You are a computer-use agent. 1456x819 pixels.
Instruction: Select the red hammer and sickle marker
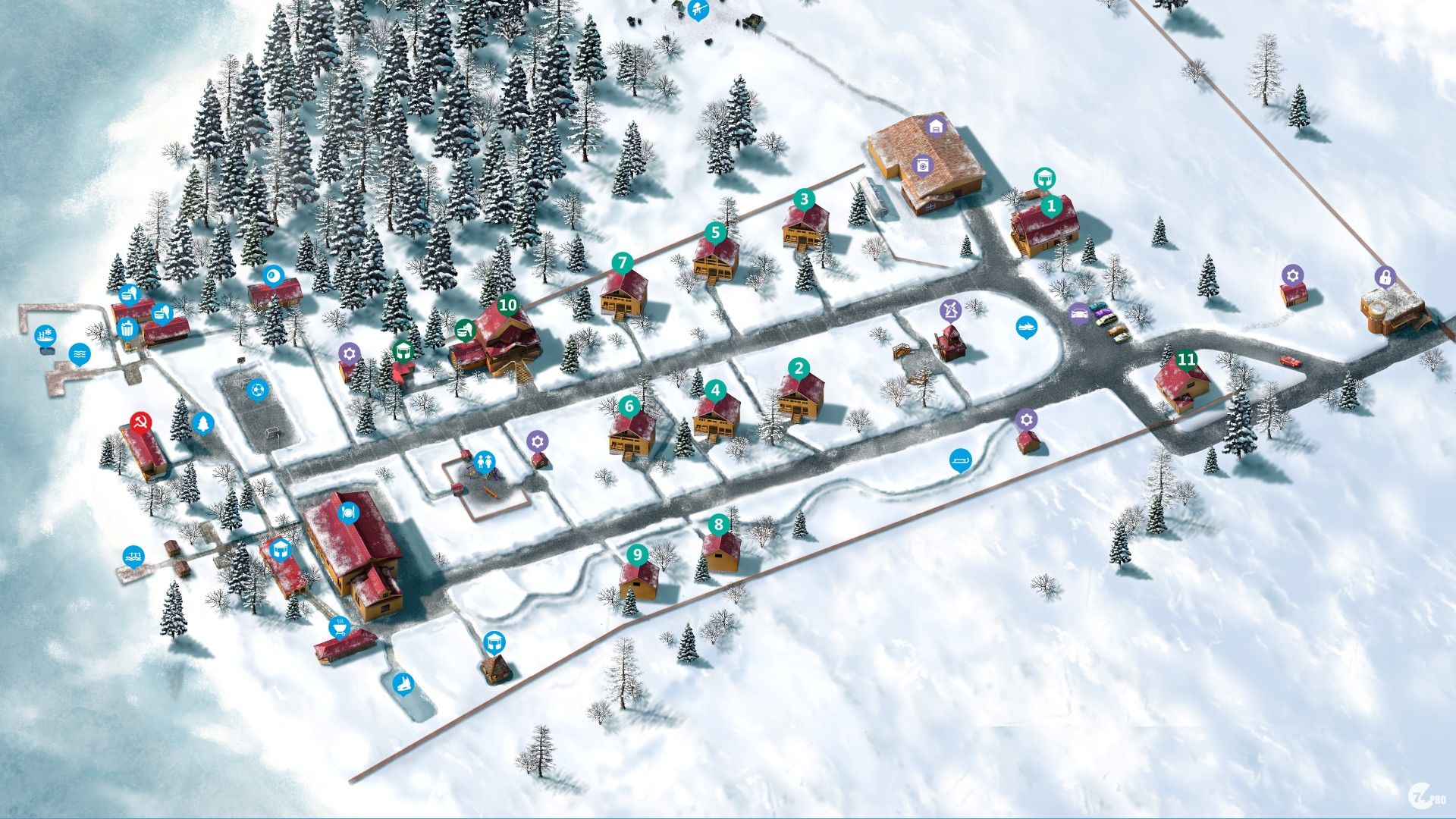(140, 422)
